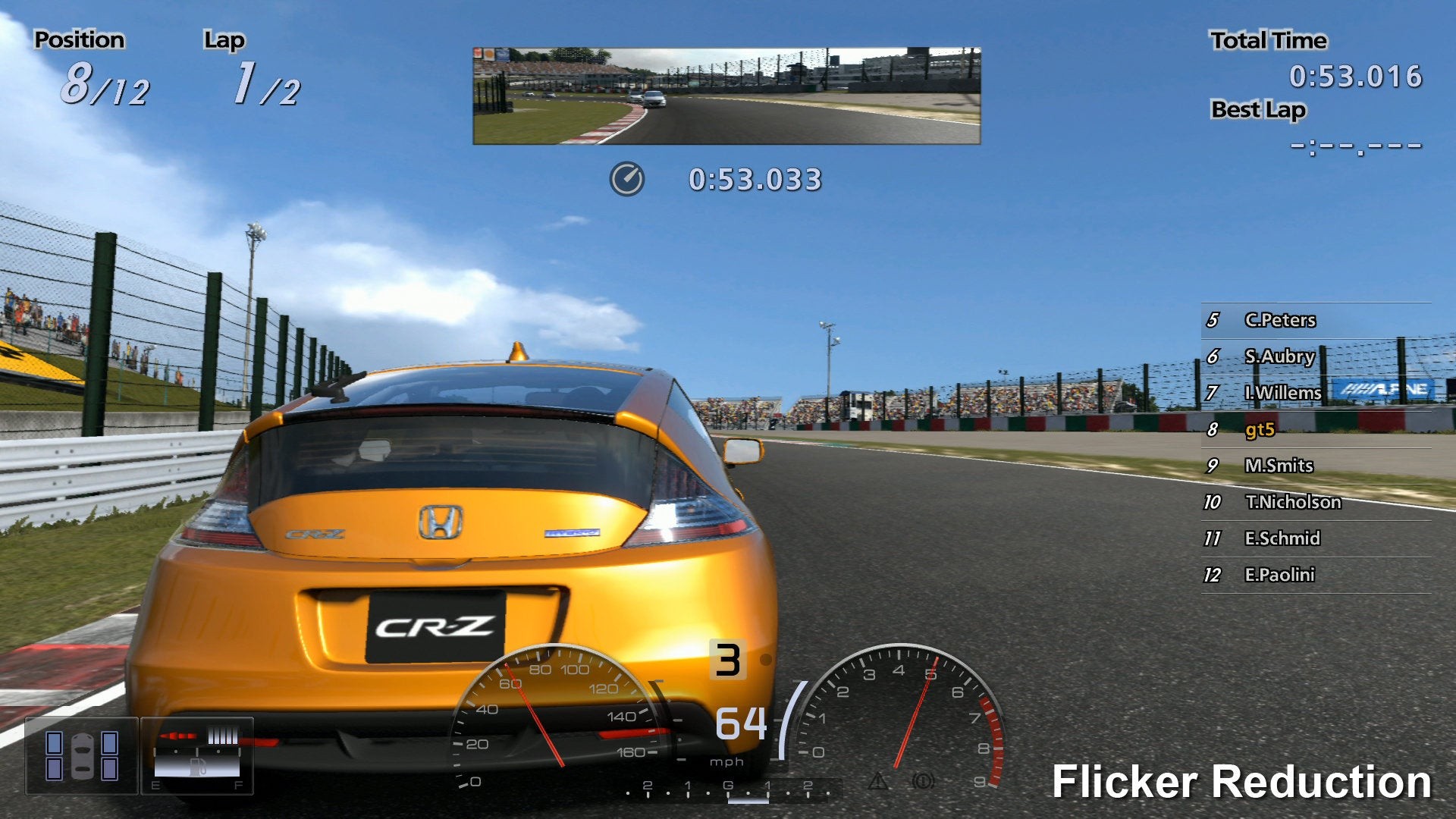
Task: Select M.Smits in the standings
Action: tap(1279, 466)
